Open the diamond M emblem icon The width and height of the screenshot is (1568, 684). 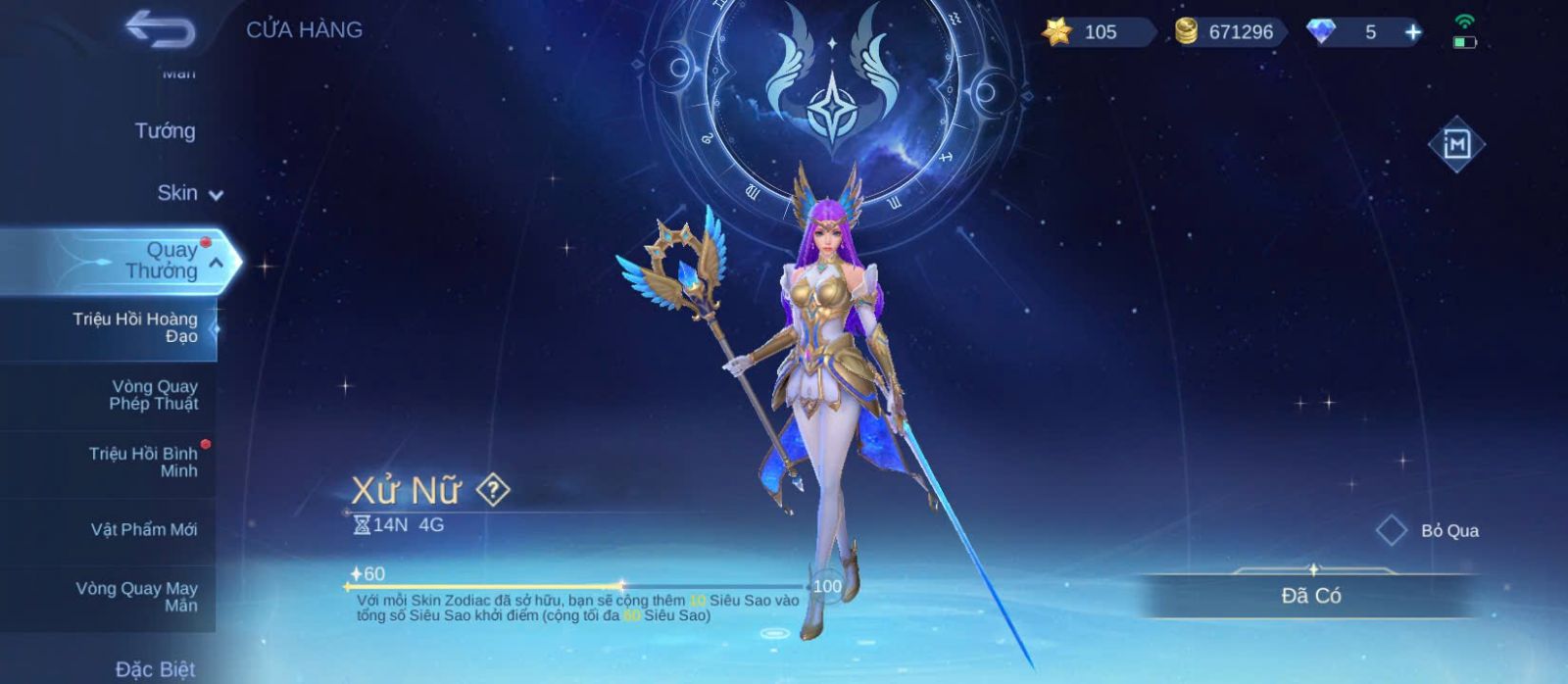coord(1456,144)
